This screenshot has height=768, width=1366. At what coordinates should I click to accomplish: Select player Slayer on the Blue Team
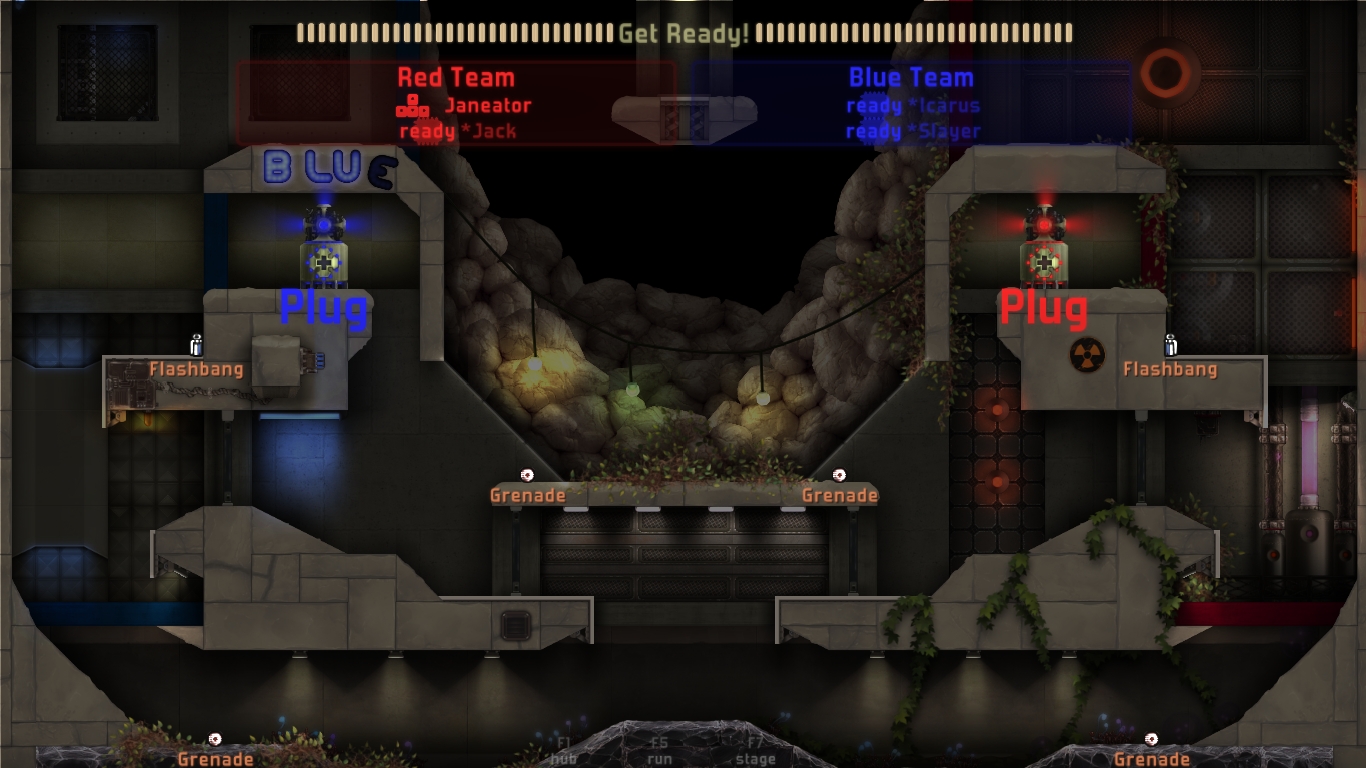[943, 131]
